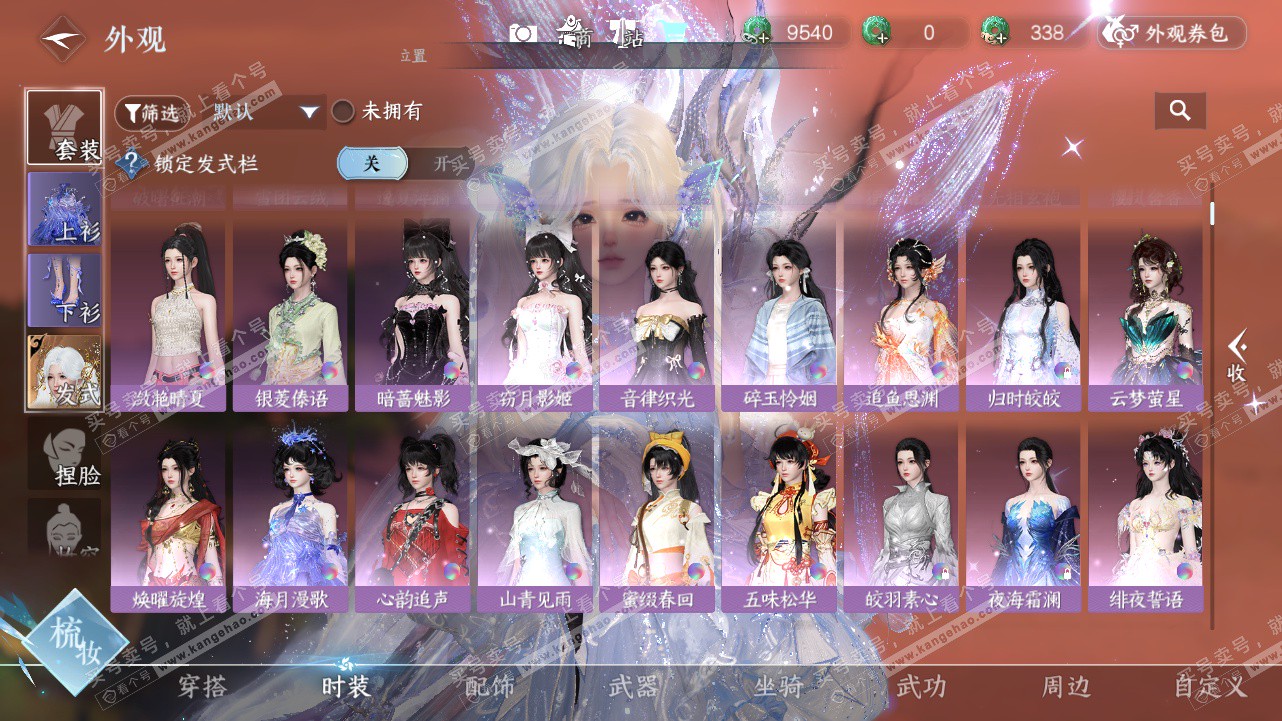Select the 暗蔷魅影 outfit thumbnail
The height and width of the screenshot is (721, 1282).
click(x=415, y=312)
